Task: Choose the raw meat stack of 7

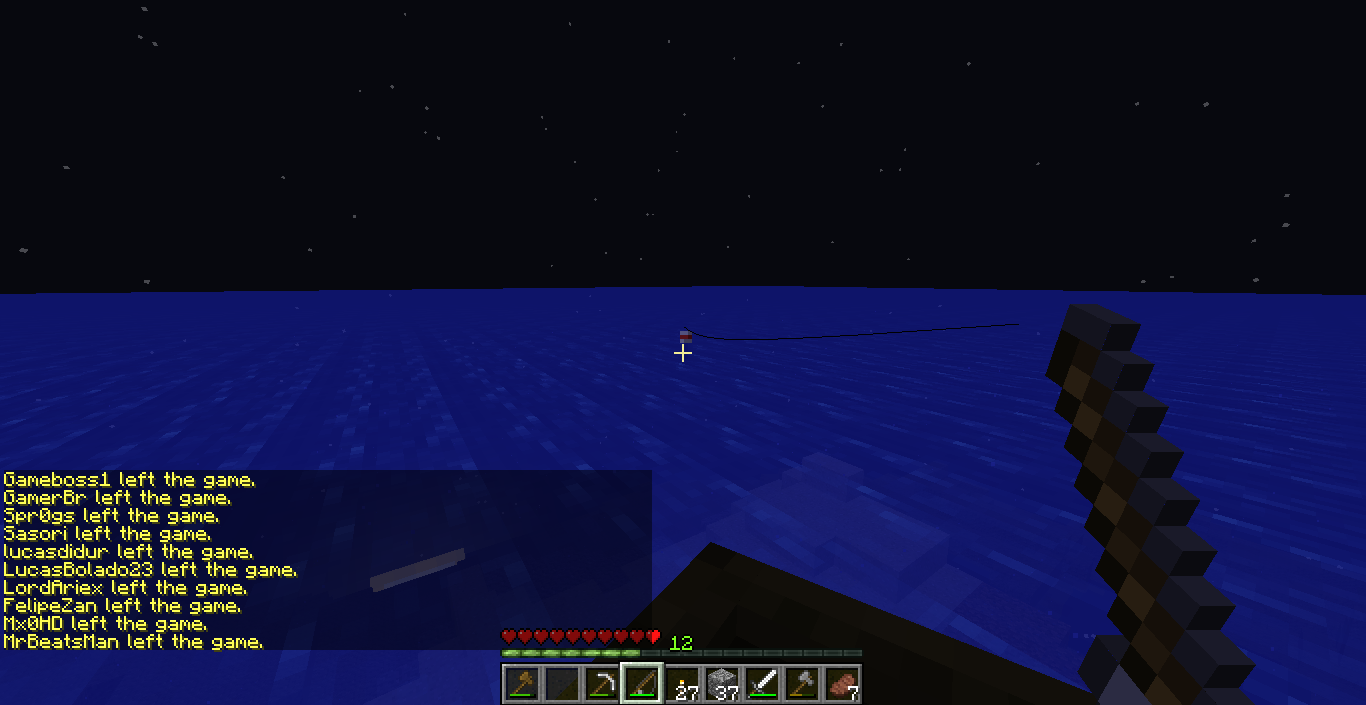Action: [842, 684]
